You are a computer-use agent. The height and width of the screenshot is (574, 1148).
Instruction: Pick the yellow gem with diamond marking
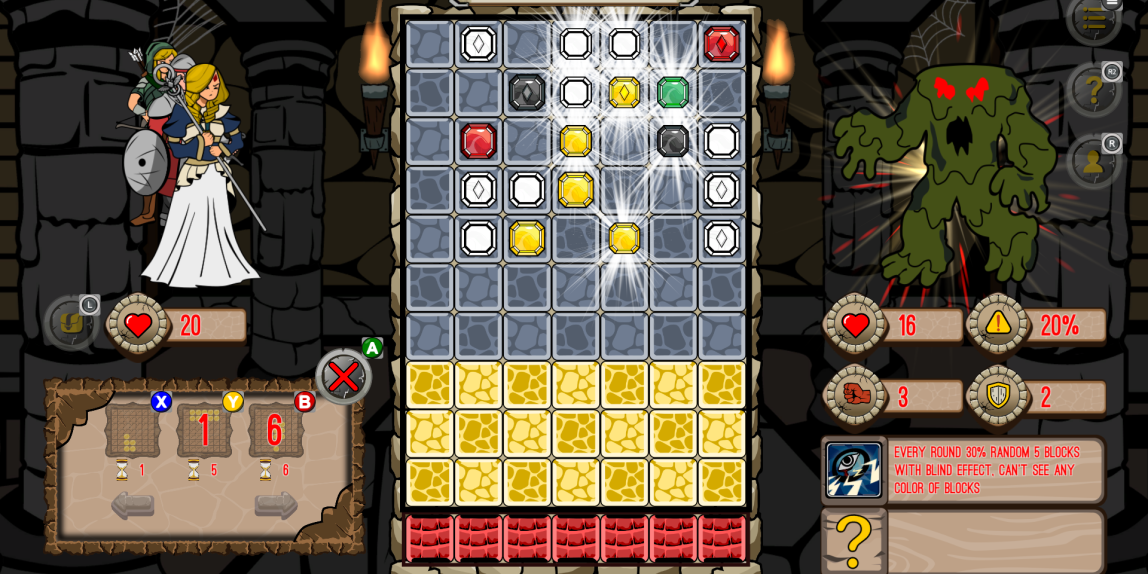click(x=624, y=92)
